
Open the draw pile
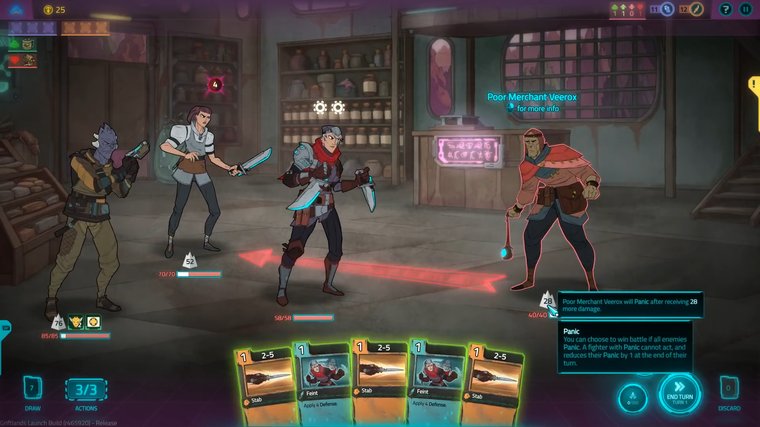point(31,388)
